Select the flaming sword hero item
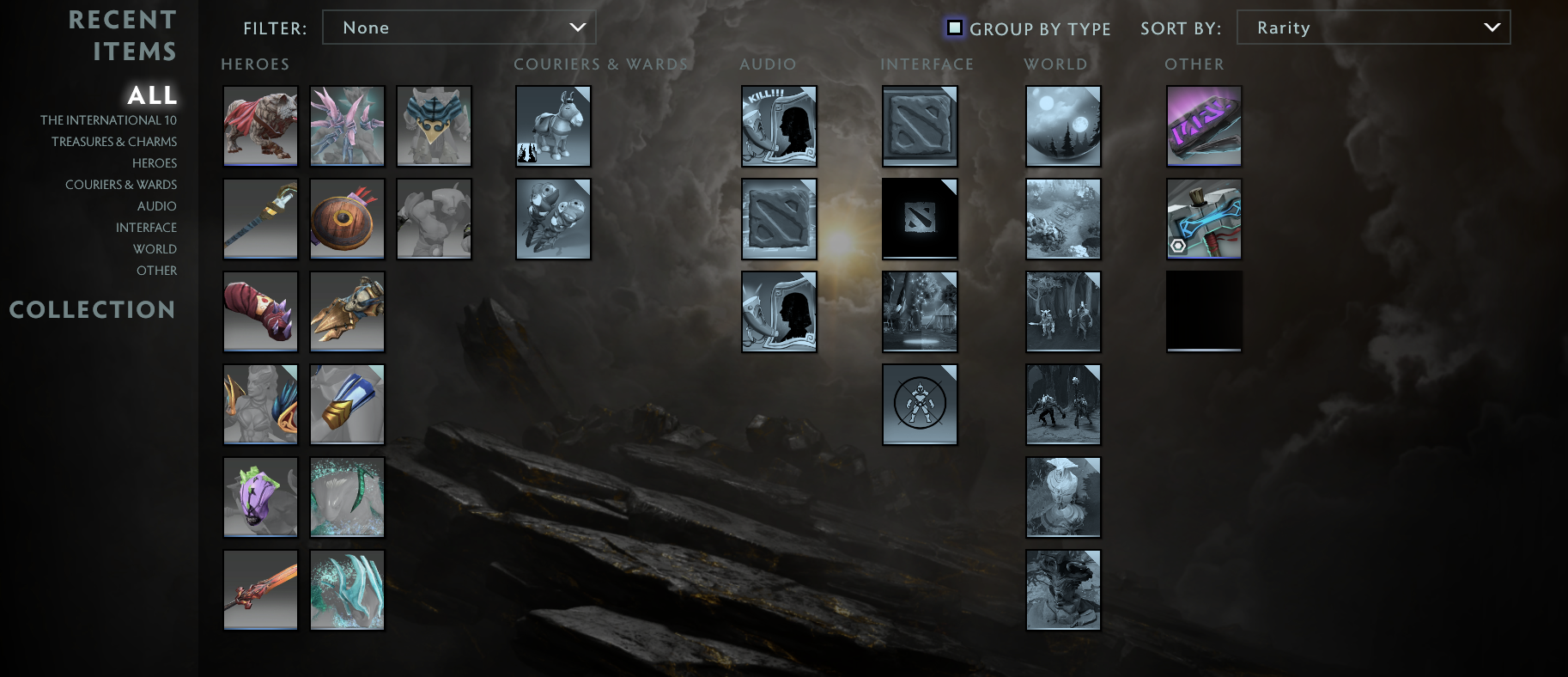Screen dimensions: 1568x677 tap(260, 589)
